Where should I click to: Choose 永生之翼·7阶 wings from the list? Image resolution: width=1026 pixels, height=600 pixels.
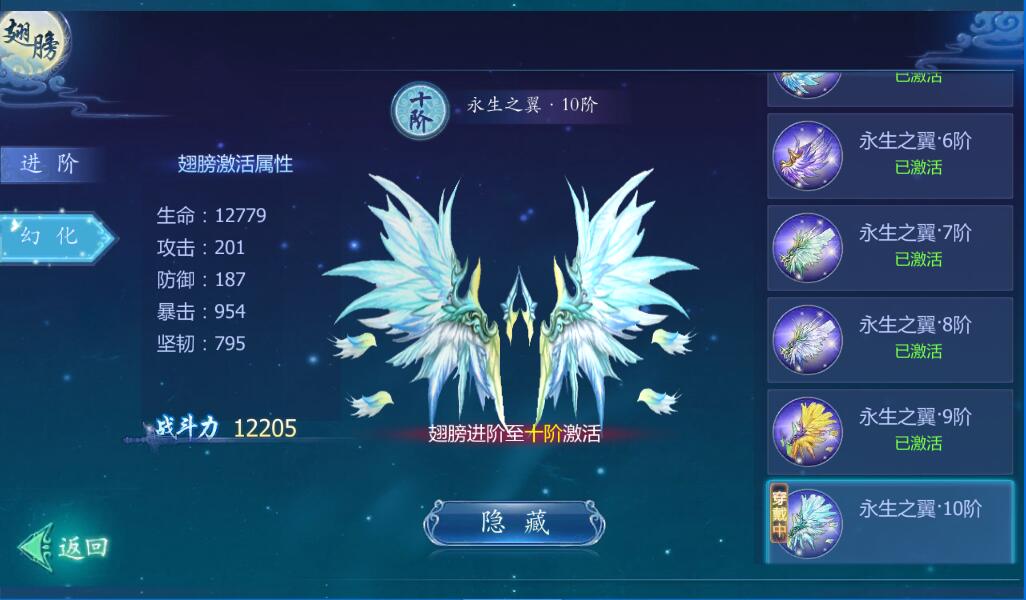(x=889, y=247)
